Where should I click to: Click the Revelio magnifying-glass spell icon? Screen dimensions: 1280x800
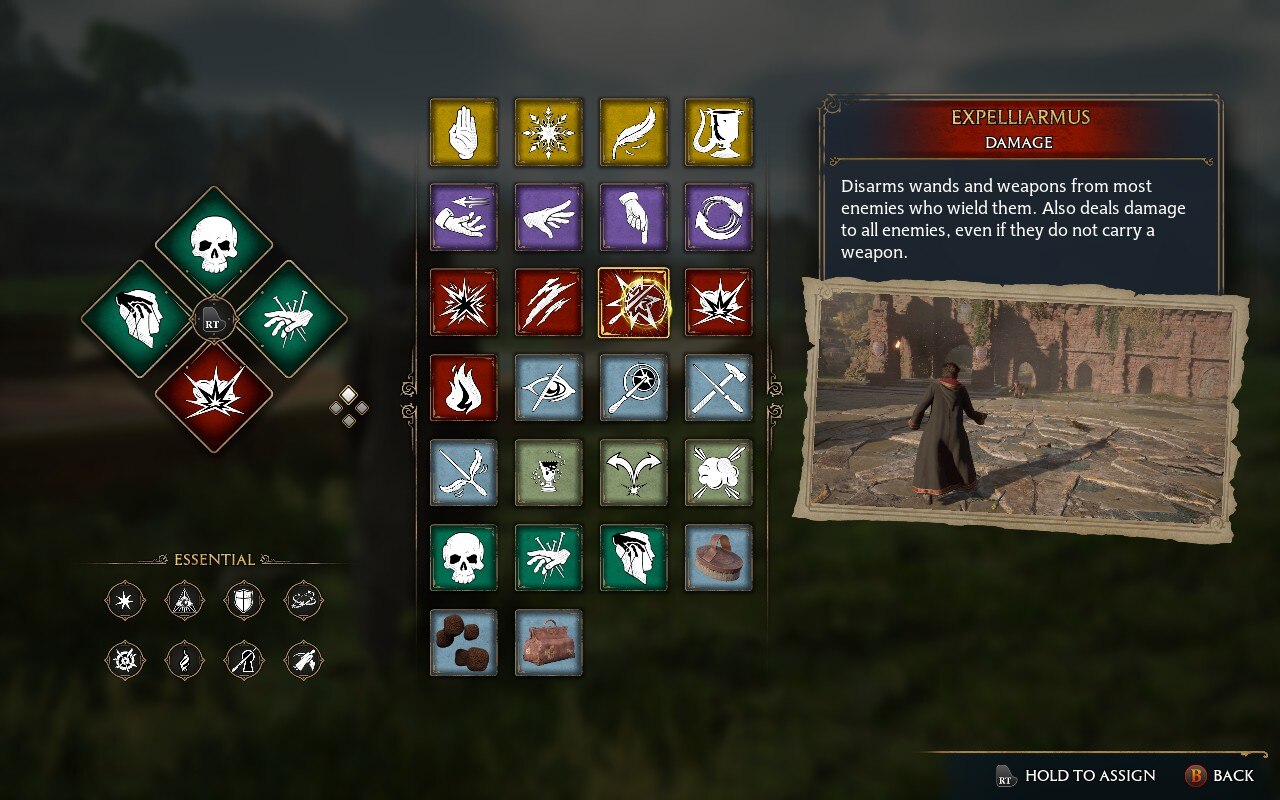click(x=633, y=389)
